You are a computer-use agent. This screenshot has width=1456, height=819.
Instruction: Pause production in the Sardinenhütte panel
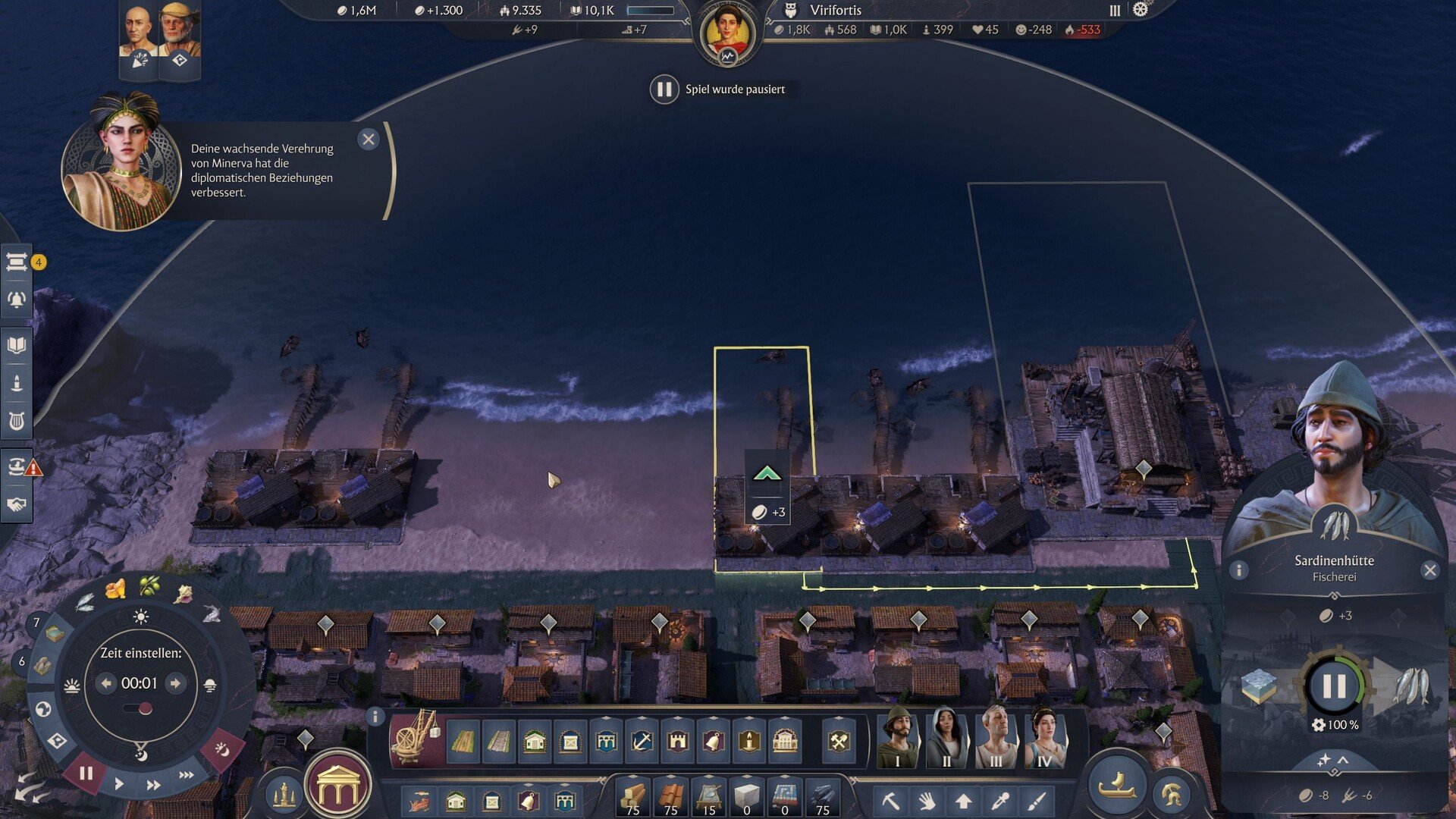coord(1334,686)
